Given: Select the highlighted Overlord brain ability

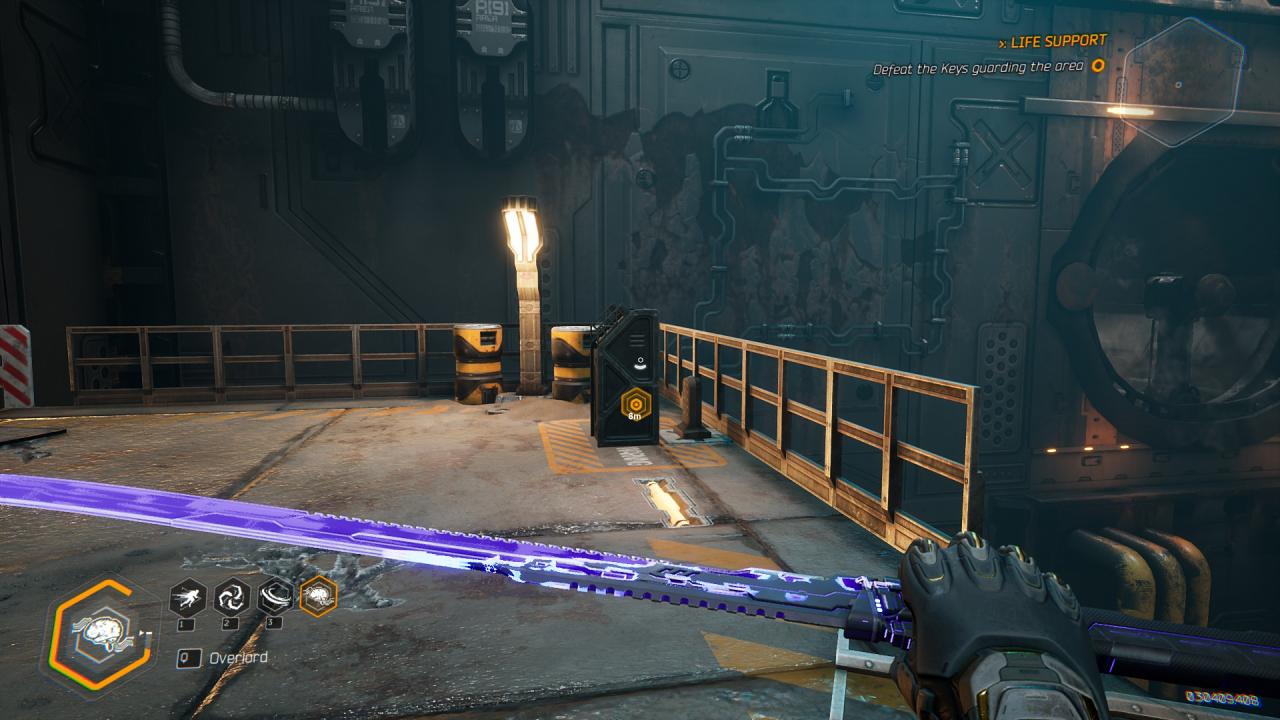Looking at the screenshot, I should click(319, 597).
